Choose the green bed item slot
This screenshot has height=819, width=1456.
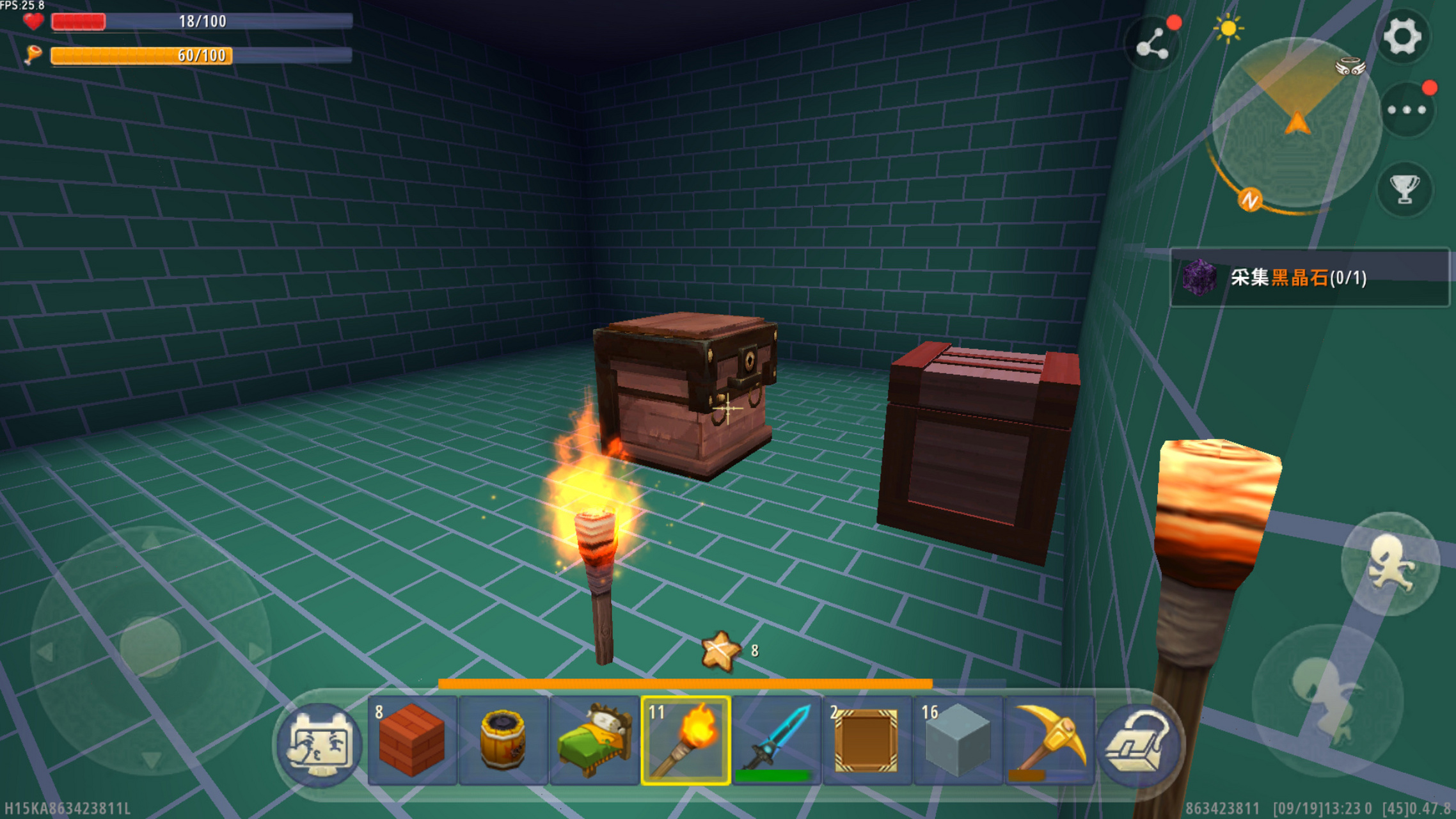pyautogui.click(x=594, y=741)
